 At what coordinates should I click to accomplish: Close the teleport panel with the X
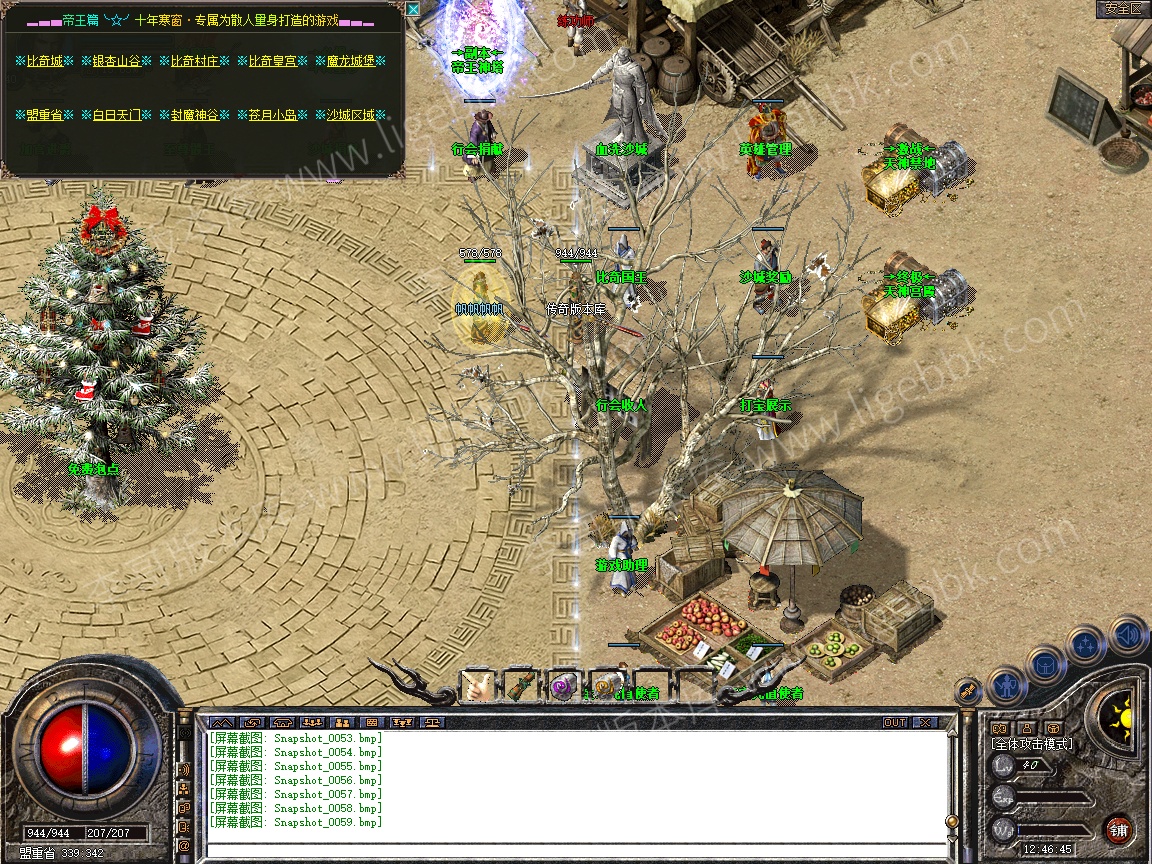click(414, 9)
